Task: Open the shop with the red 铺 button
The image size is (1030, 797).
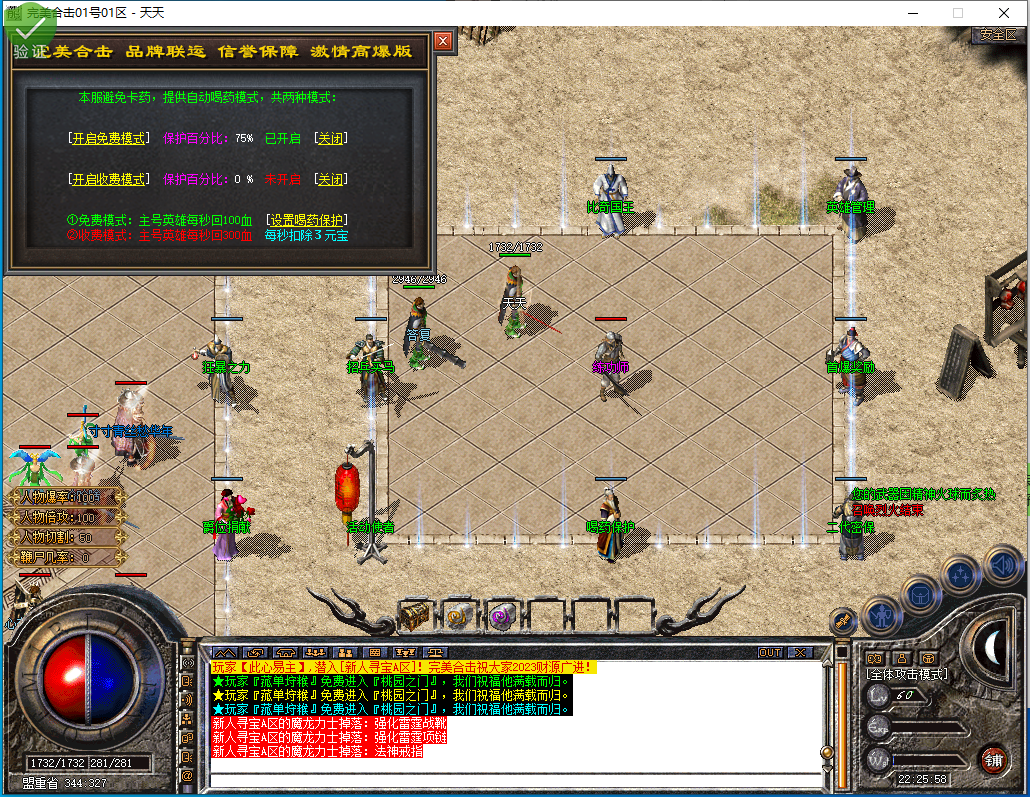Action: (x=992, y=758)
